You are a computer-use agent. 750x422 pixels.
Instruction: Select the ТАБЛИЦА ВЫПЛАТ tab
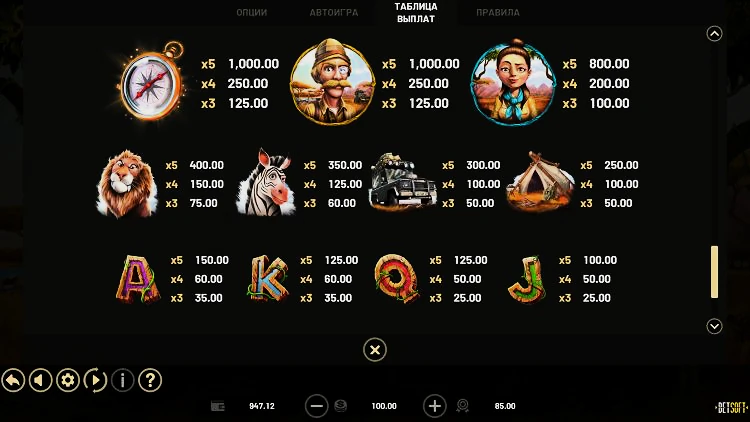point(416,12)
